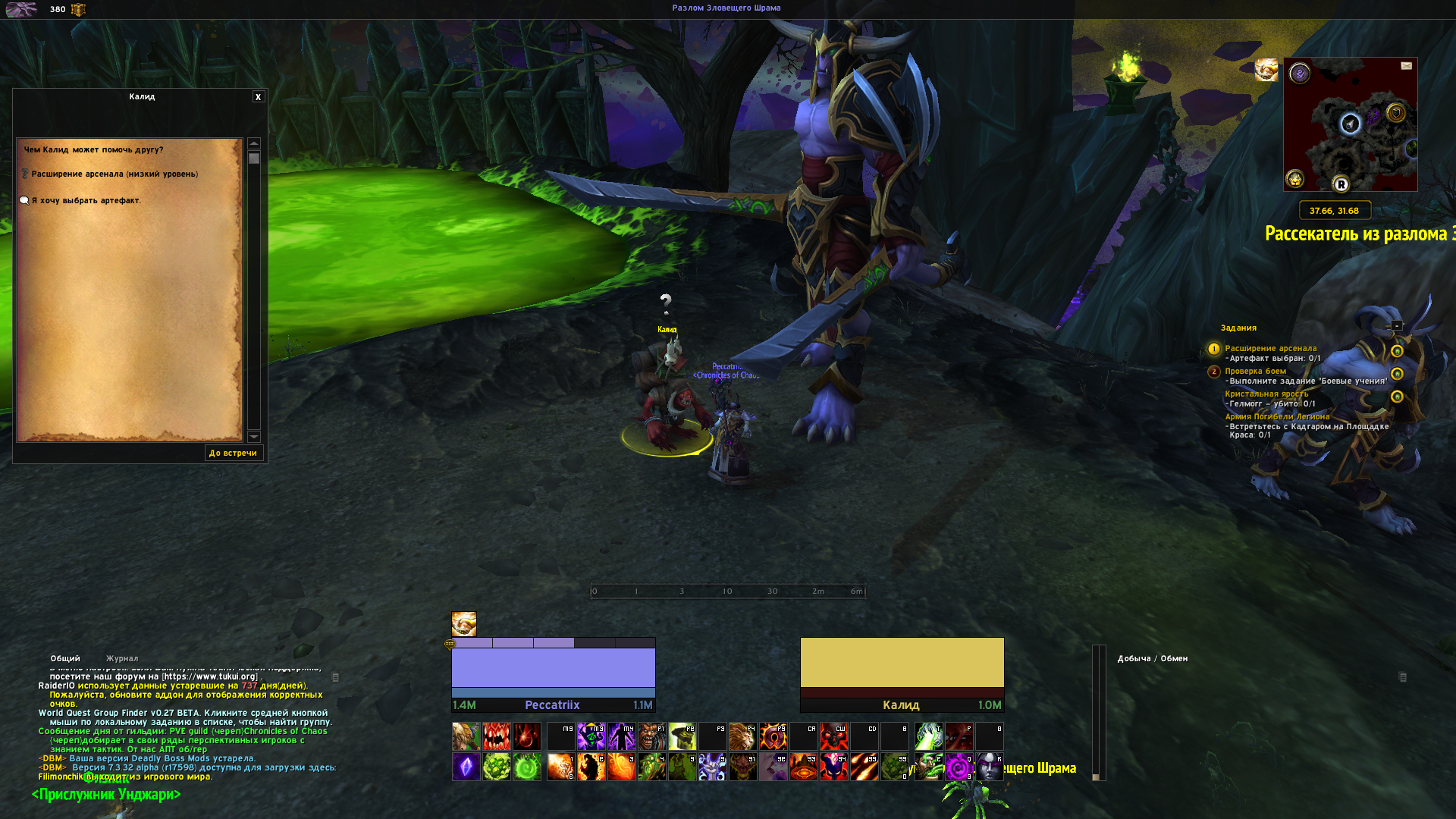The width and height of the screenshot is (1456, 819).
Task: Close the Калид dialogue window
Action: pos(259,97)
